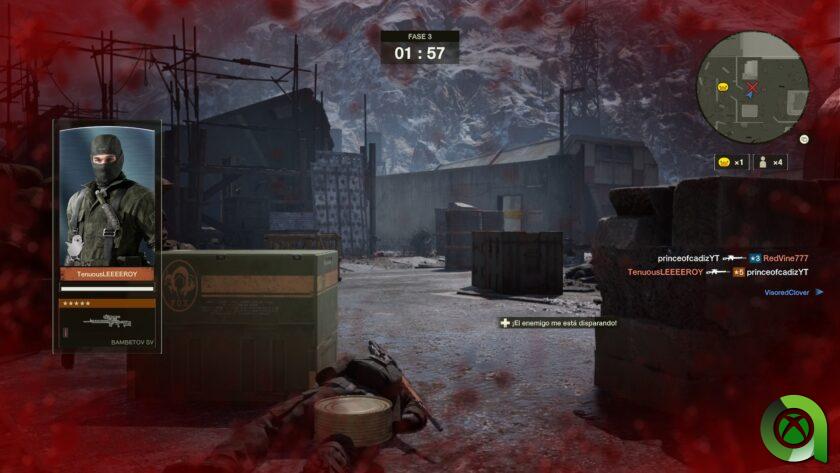The height and width of the screenshot is (473, 840).
Task: Click the soldier silhouette x4 counter icon
Action: pos(770,161)
